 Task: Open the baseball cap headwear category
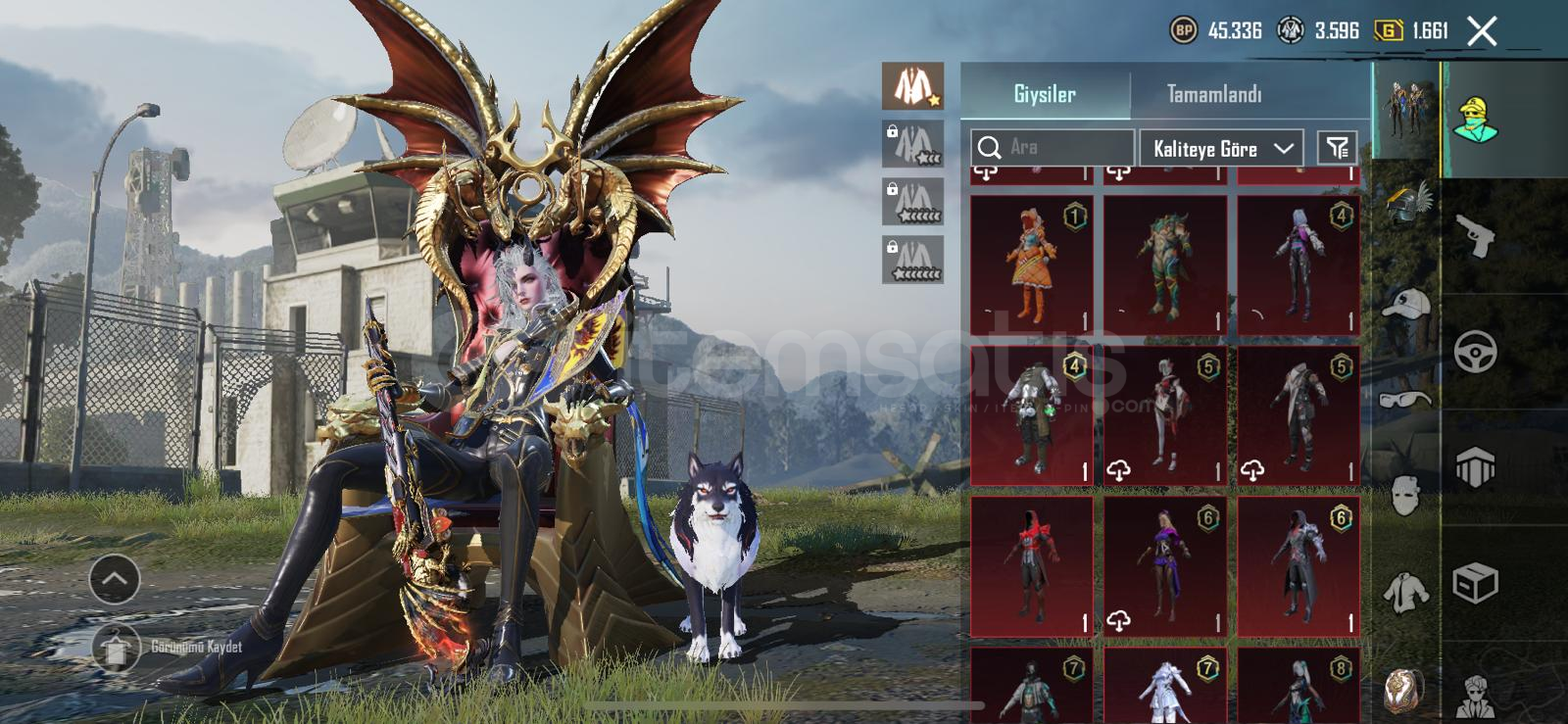(1406, 305)
